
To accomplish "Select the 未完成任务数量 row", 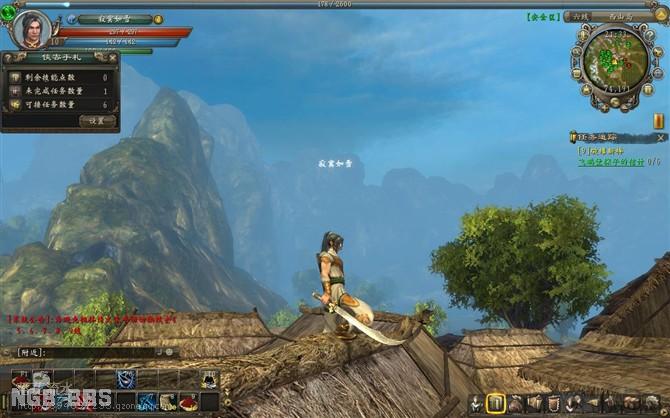I will point(60,91).
